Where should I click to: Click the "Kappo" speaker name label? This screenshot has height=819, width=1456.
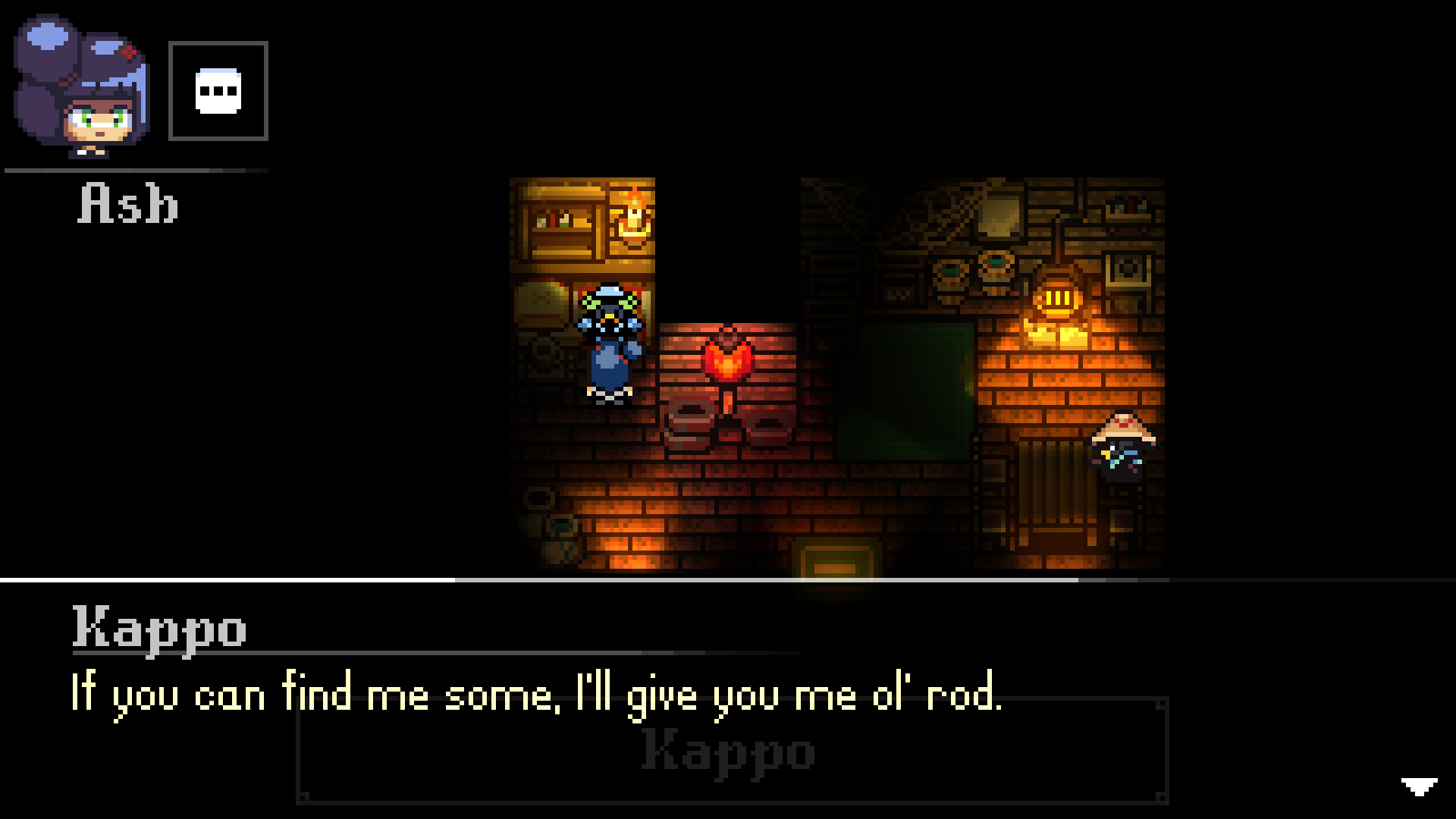(158, 628)
